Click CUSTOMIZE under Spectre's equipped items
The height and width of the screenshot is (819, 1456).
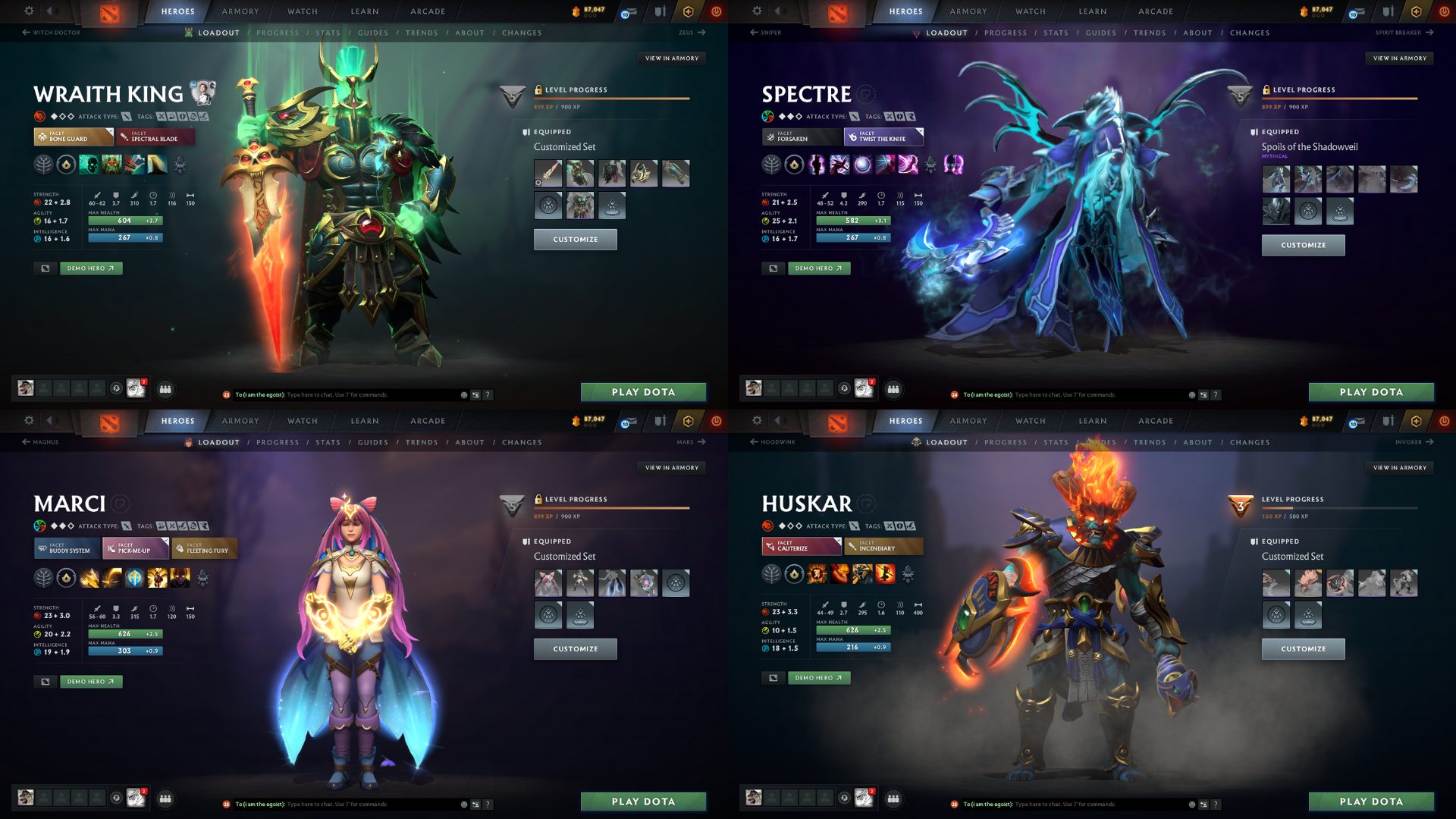point(1303,244)
